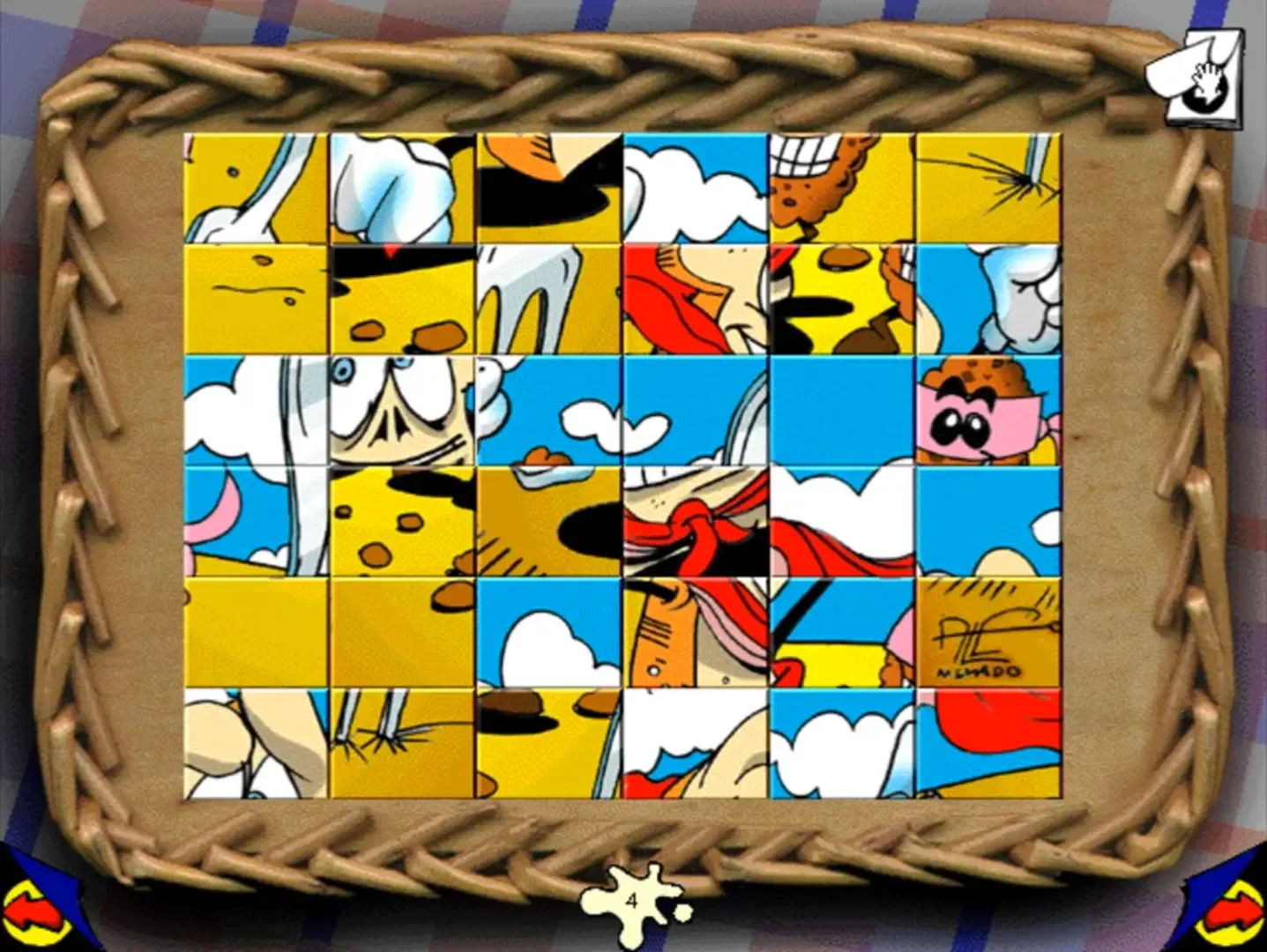Click the paint splat showing number 4
Screen dimensions: 1267x952
coord(633,899)
